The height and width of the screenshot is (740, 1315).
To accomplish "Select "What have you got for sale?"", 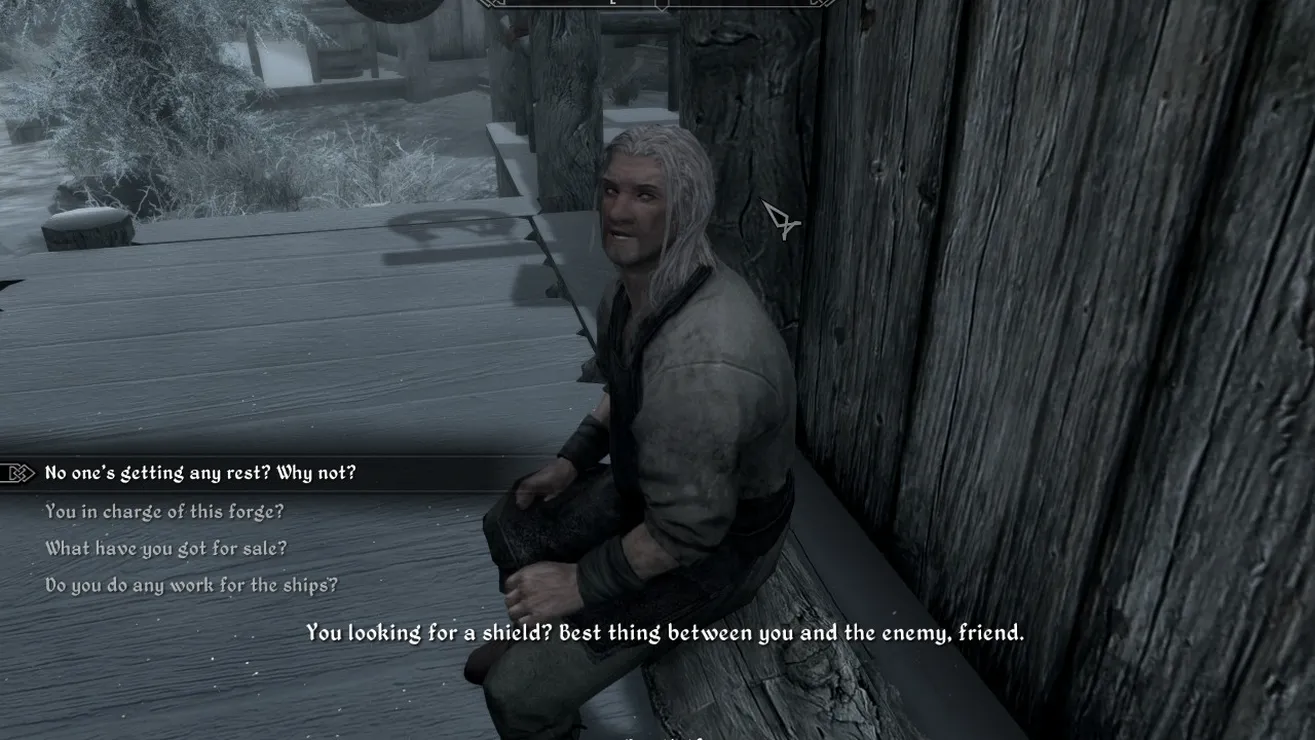I will click(166, 548).
